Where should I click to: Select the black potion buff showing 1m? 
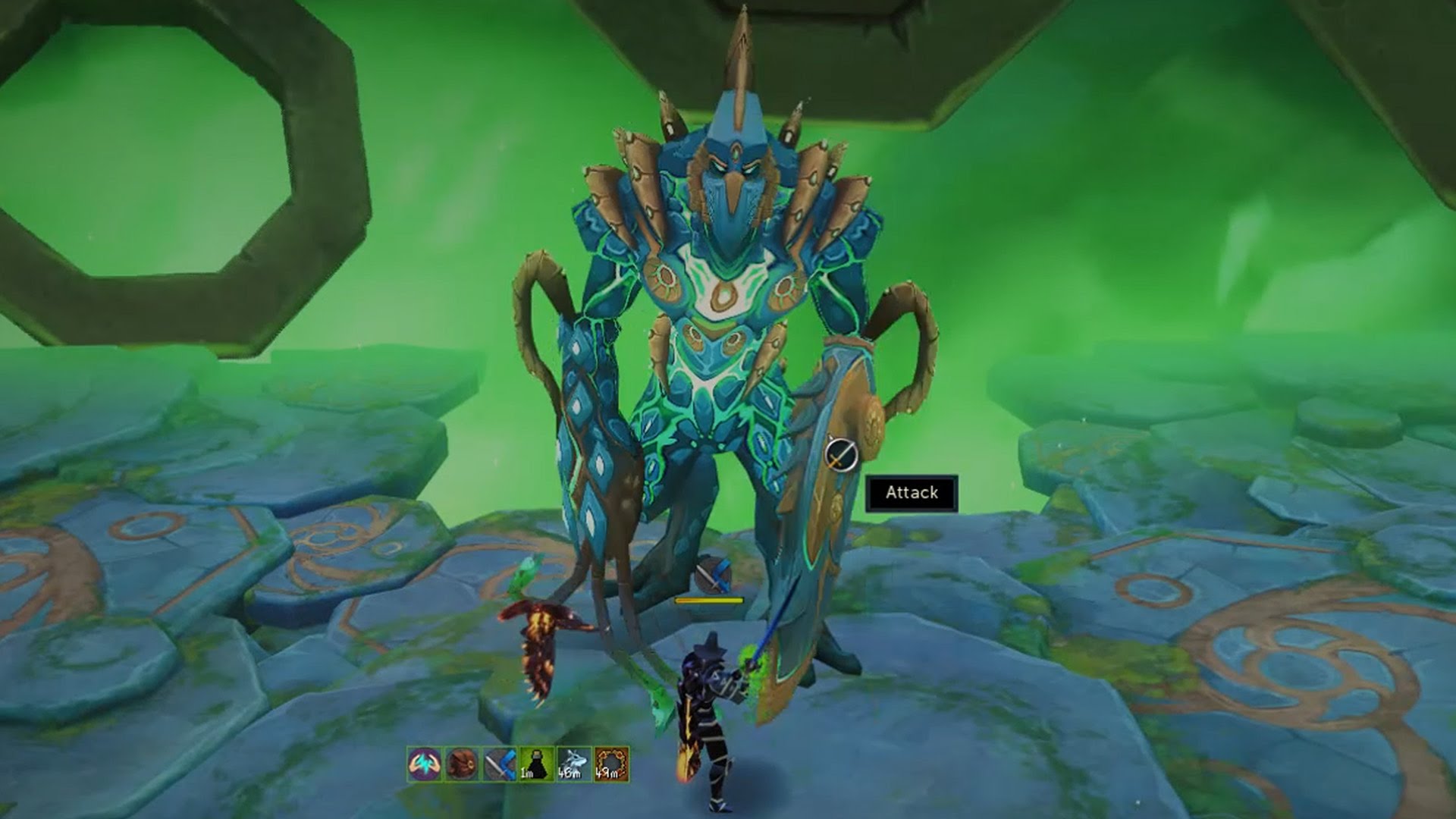[x=536, y=764]
